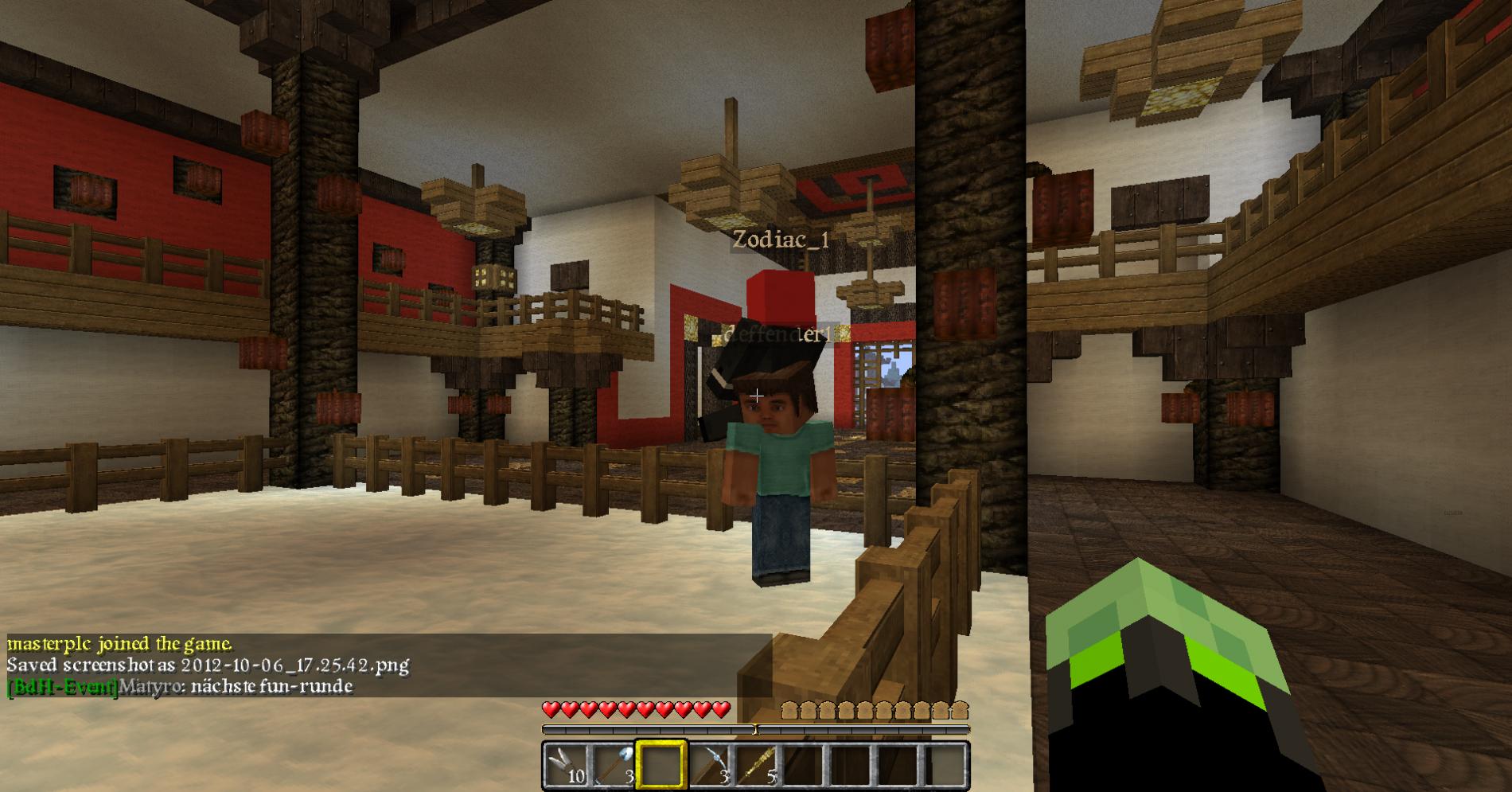This screenshot has height=792, width=1512.
Task: Click the yellow-highlighted empty hotbar slot
Action: 661,766
